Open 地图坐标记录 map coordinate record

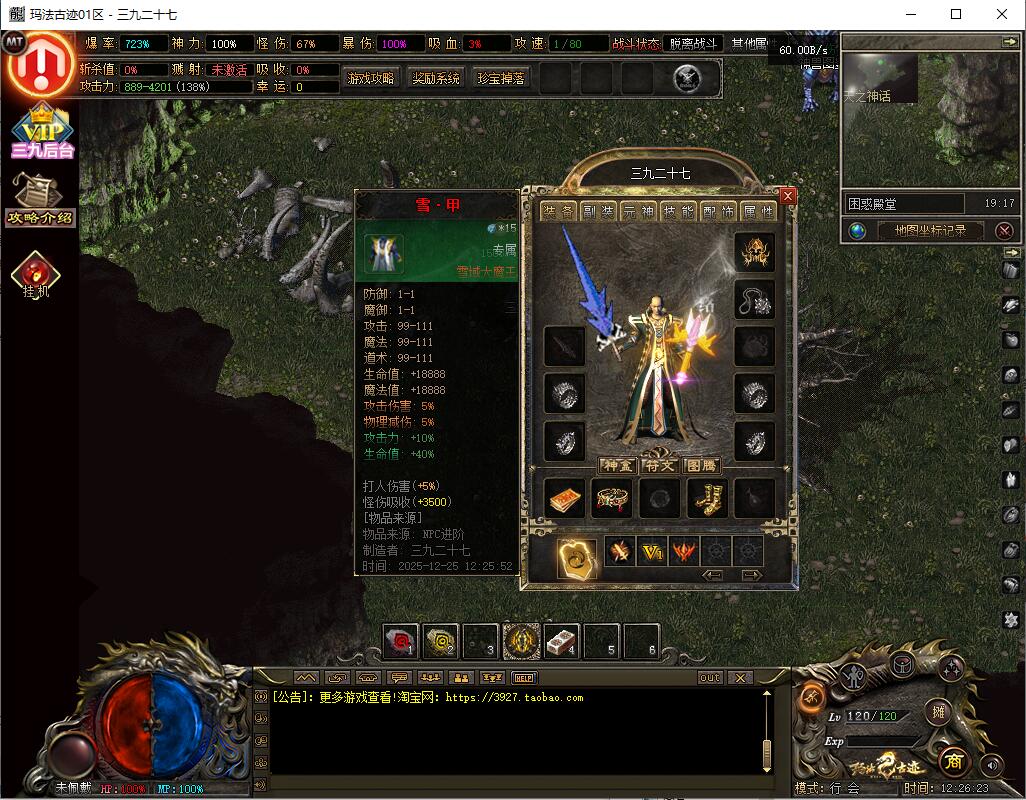tap(930, 230)
